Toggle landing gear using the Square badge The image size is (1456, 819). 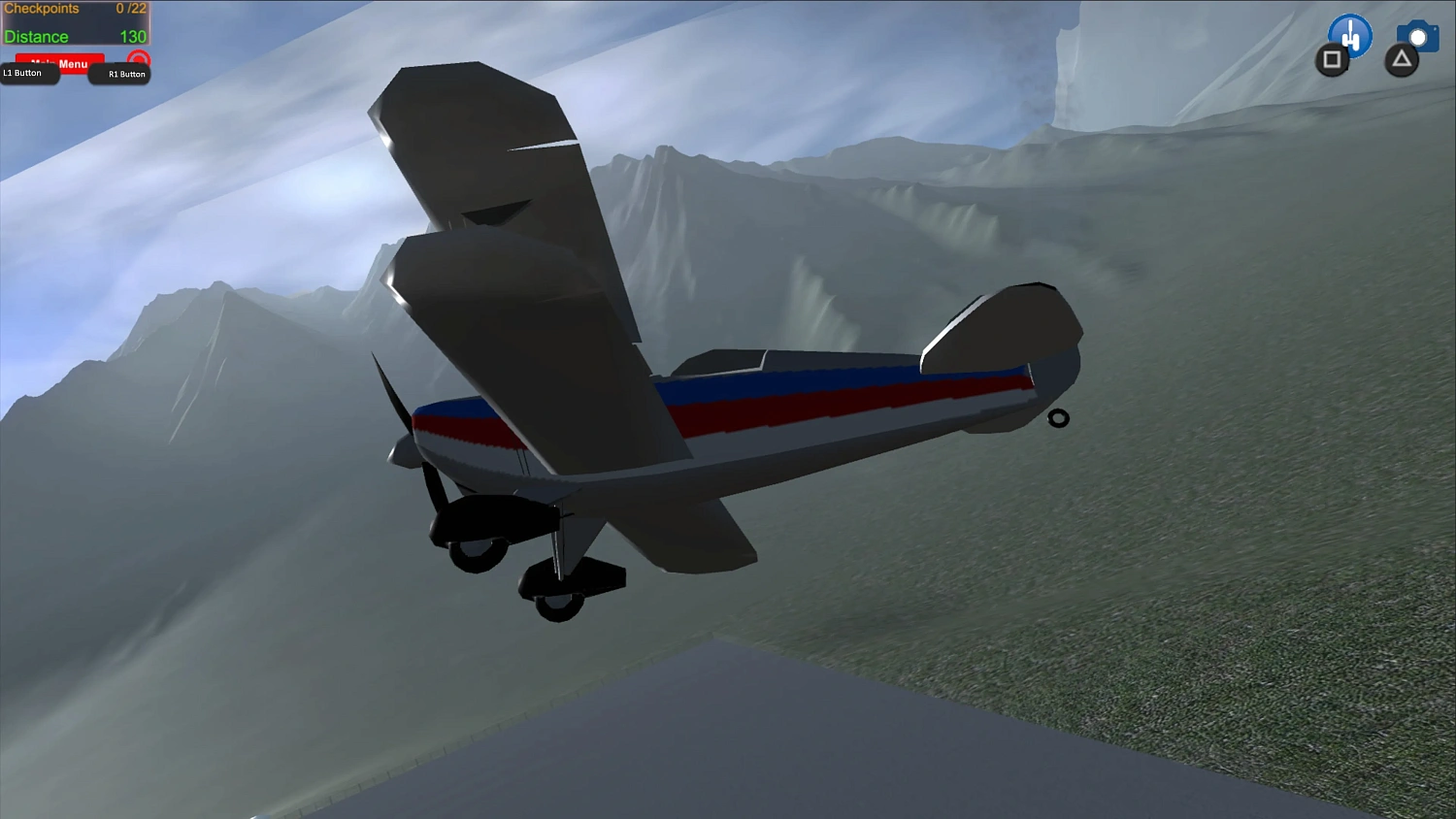pos(1332,60)
